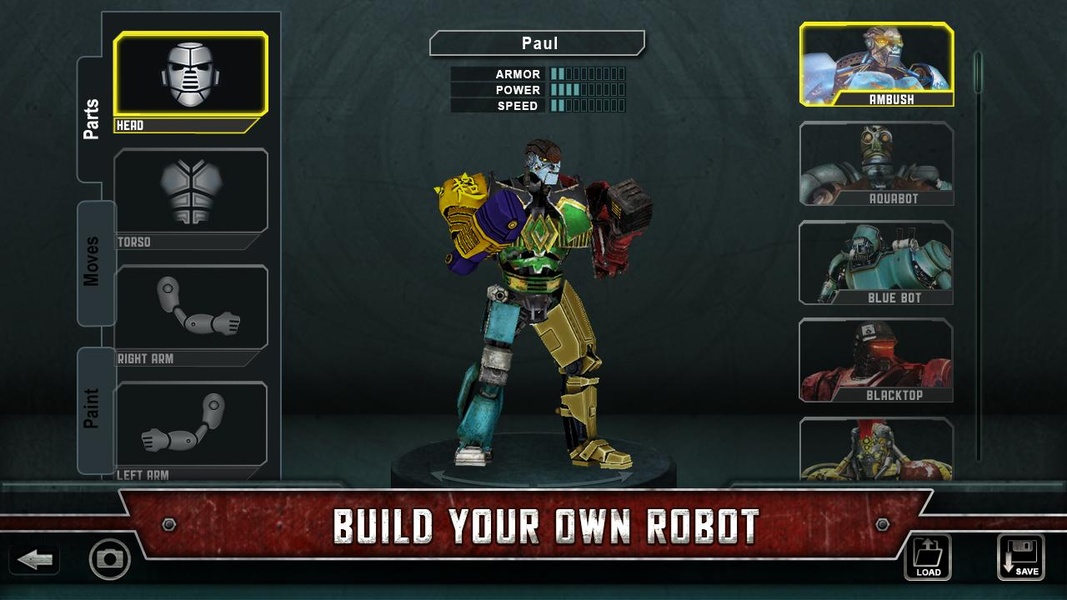Screen dimensions: 1067x600
Task: Save the current robot build
Action: tap(1020, 558)
